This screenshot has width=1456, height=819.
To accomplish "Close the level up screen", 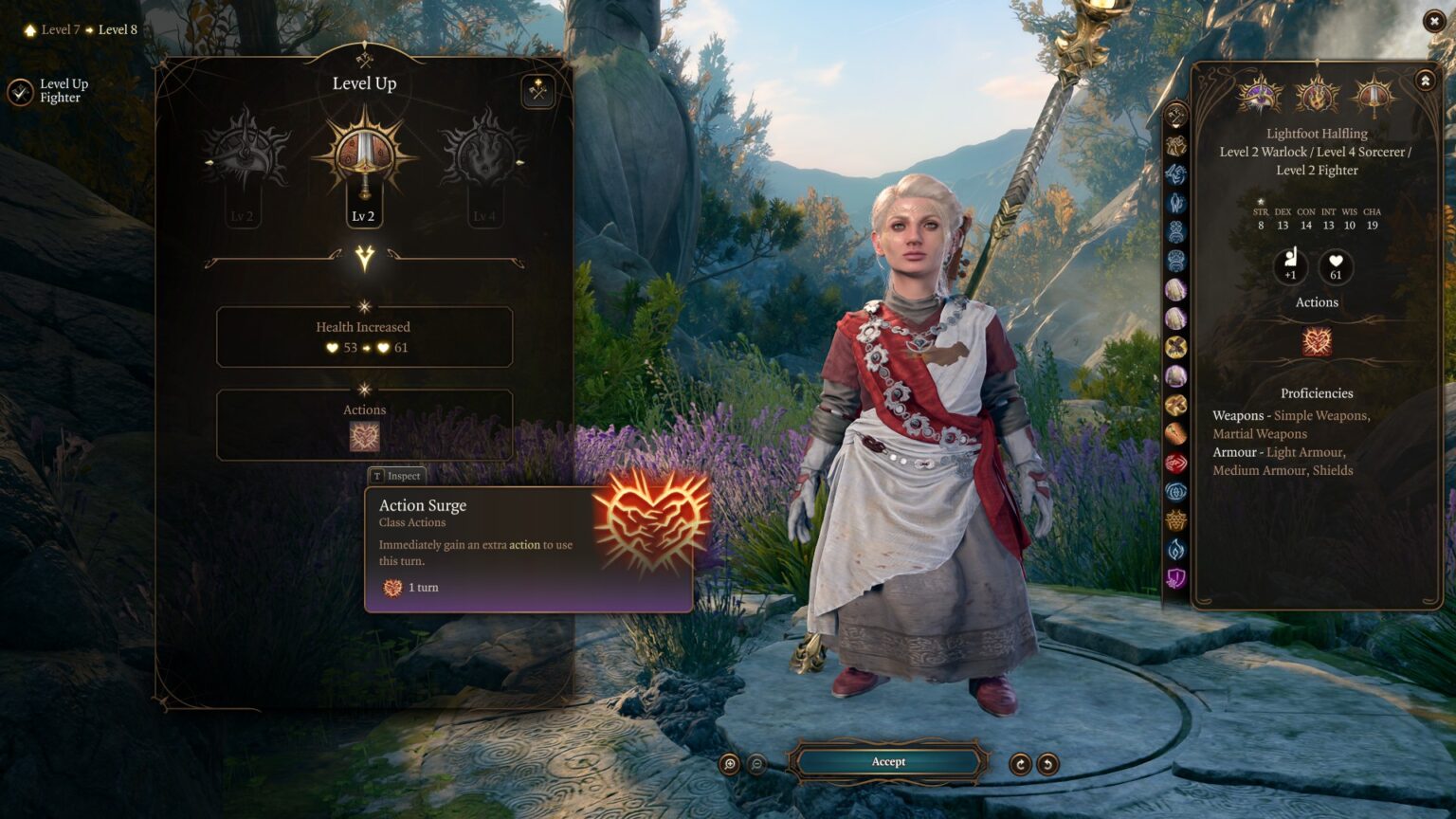I will coord(1433,21).
